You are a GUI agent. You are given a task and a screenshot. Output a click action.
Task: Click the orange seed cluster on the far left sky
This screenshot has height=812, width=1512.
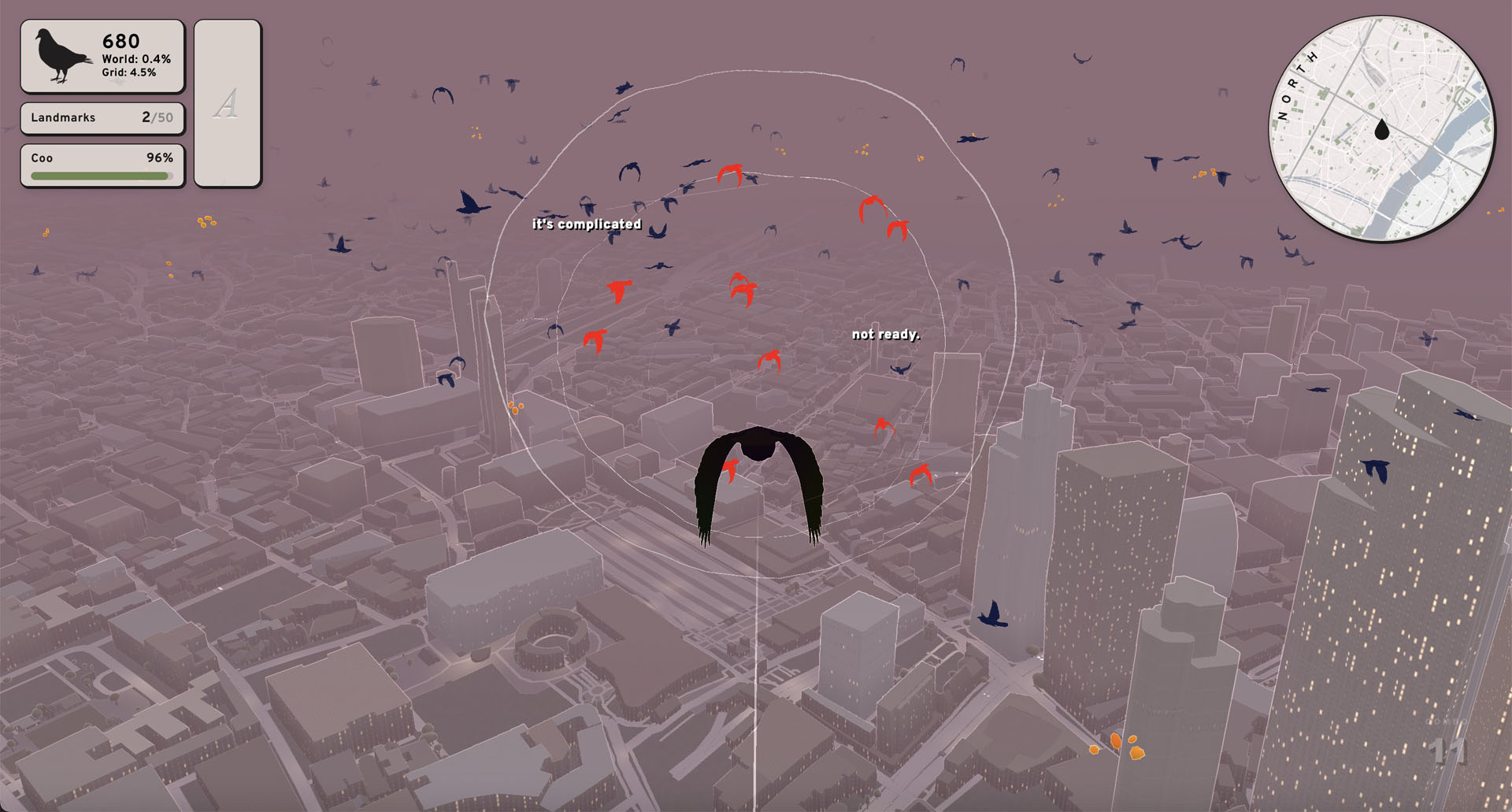pyautogui.click(x=207, y=221)
